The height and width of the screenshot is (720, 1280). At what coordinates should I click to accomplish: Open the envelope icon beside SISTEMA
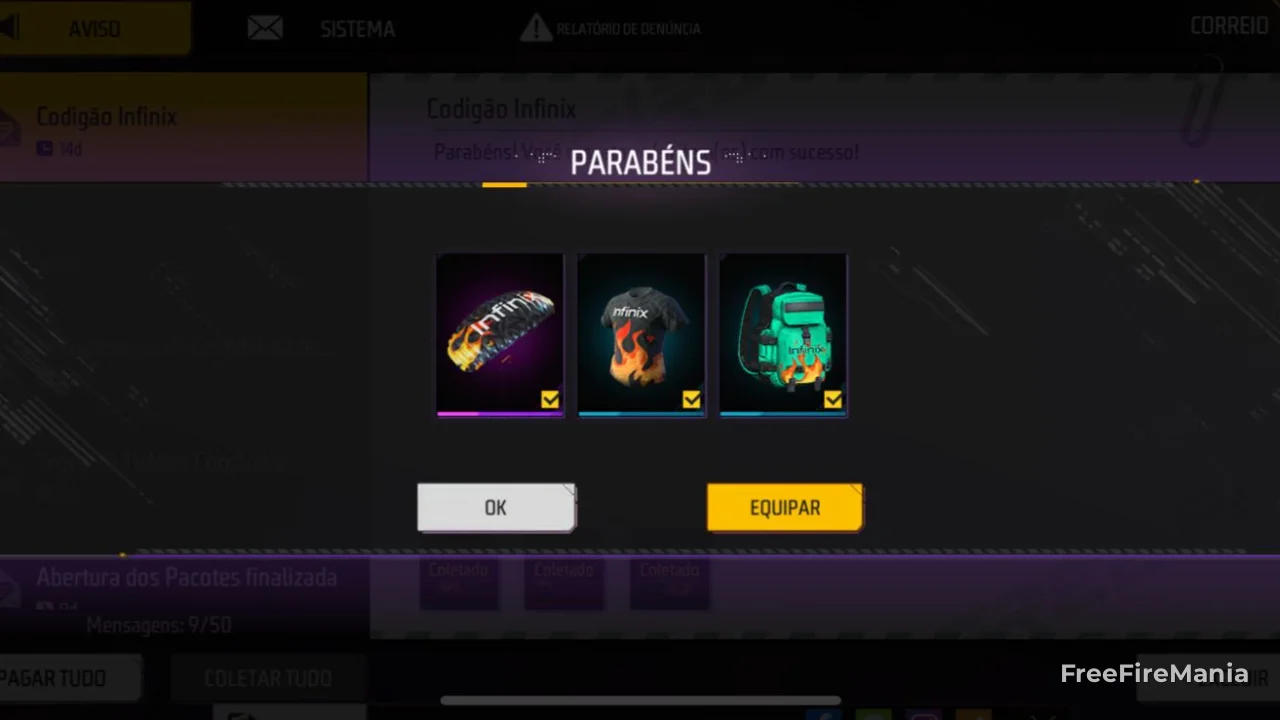tap(264, 28)
